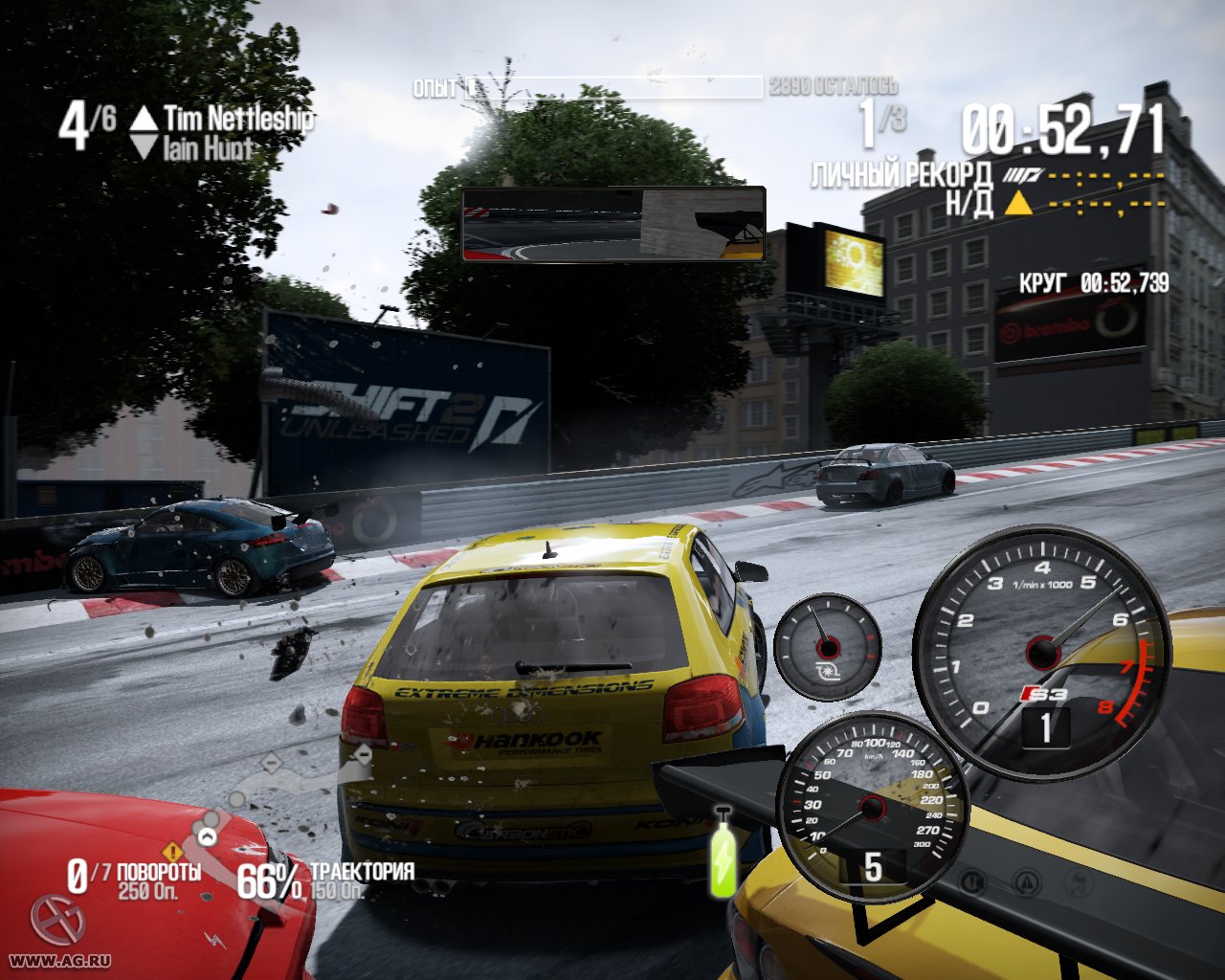Toggle the down arrow beside Iain Hunt

click(x=144, y=146)
